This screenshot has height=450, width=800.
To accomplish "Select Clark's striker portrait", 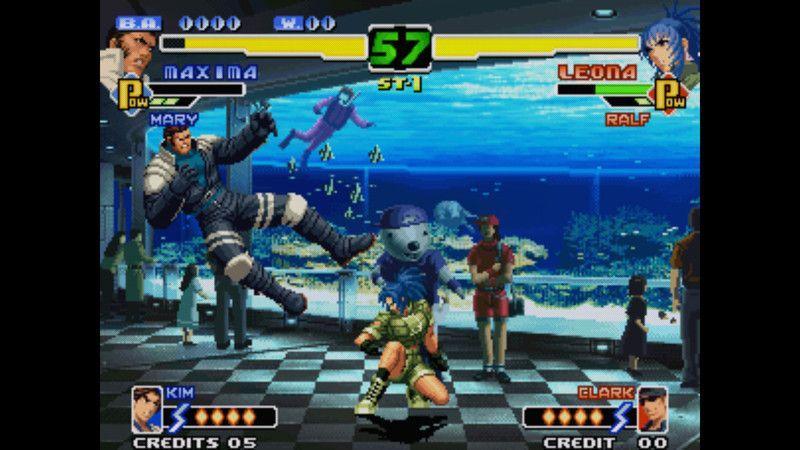I will click(653, 407).
